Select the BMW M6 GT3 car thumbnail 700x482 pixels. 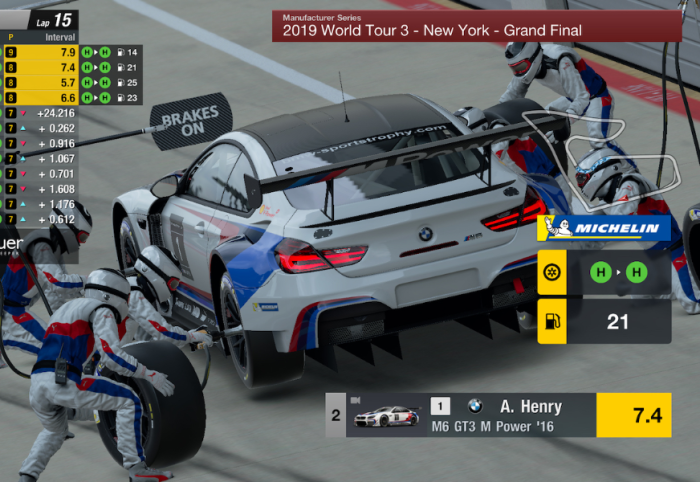click(387, 416)
